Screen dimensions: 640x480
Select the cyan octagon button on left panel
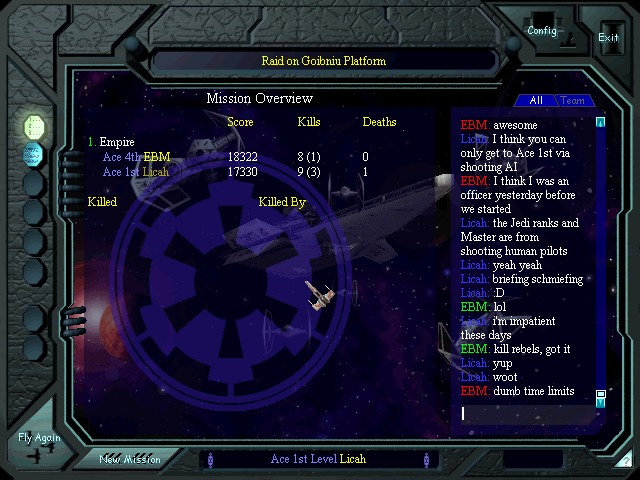point(33,154)
